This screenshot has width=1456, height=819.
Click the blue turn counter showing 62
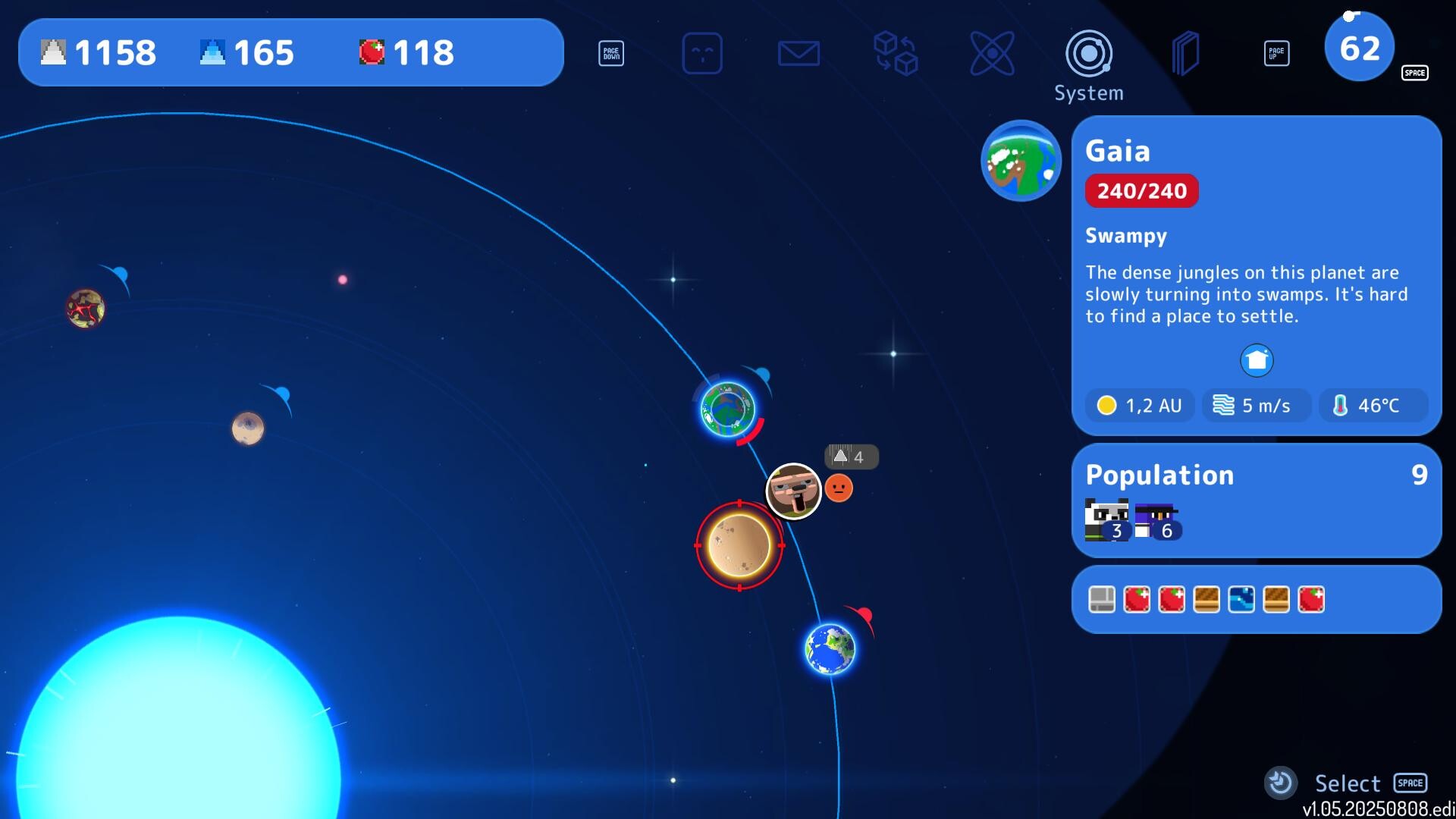coord(1359,47)
